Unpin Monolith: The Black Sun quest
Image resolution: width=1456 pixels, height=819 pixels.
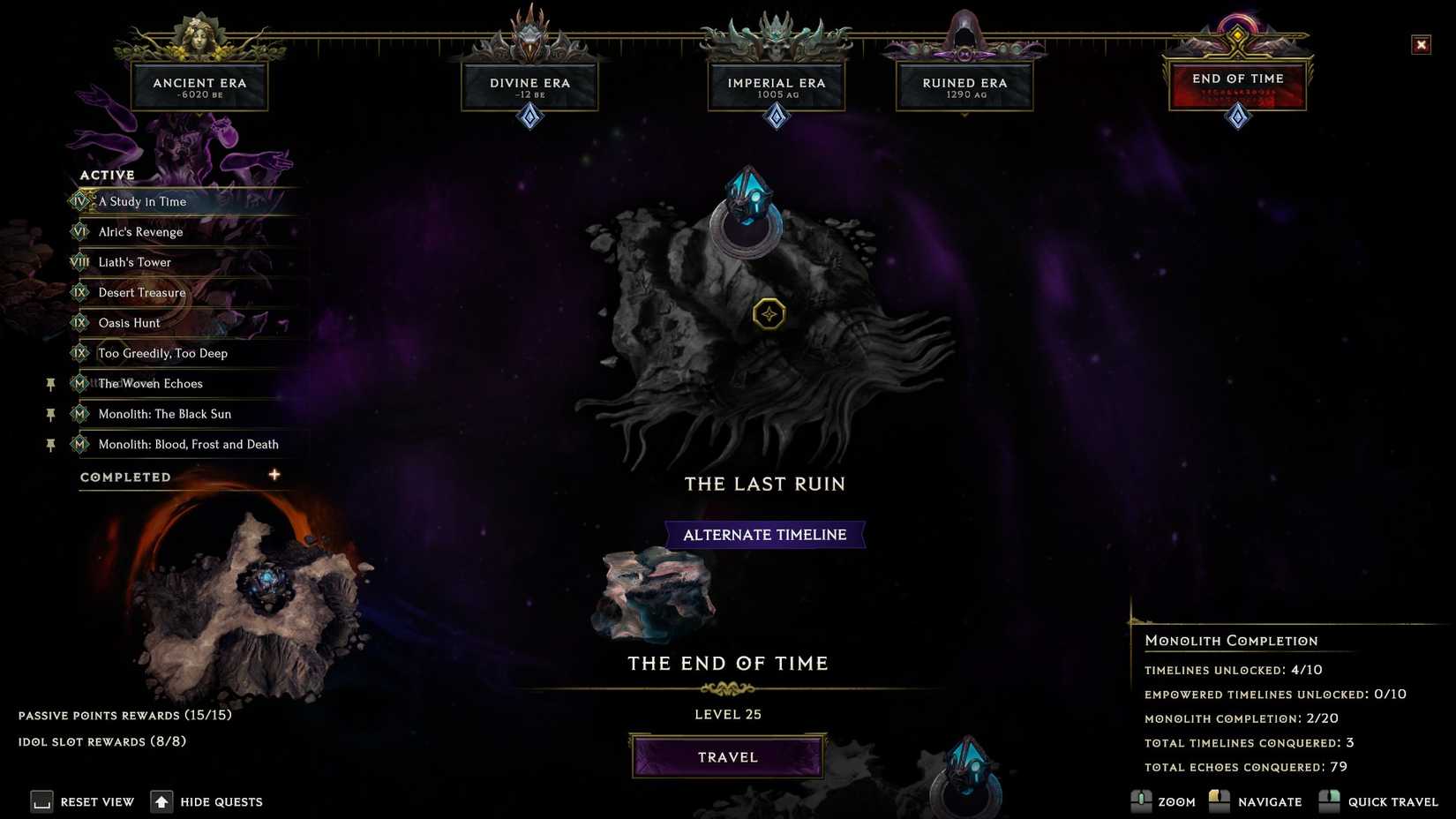point(50,414)
